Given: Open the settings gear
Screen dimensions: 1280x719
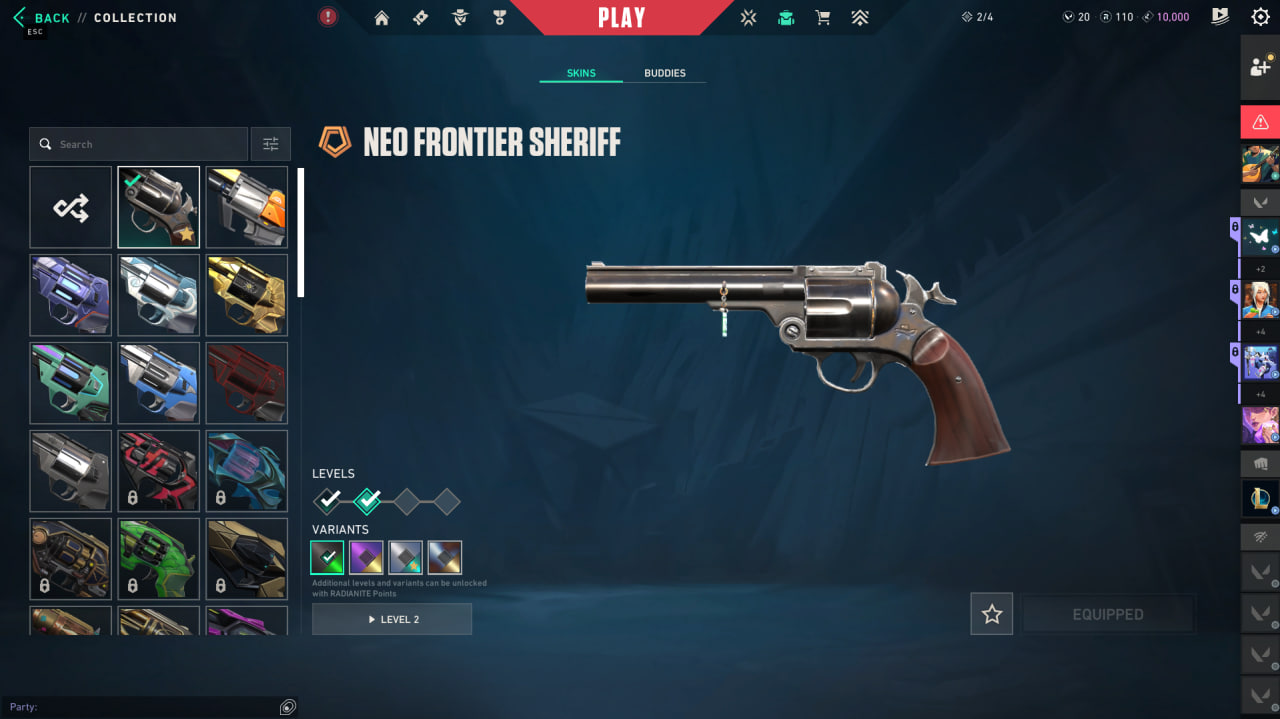Looking at the screenshot, I should (1260, 17).
